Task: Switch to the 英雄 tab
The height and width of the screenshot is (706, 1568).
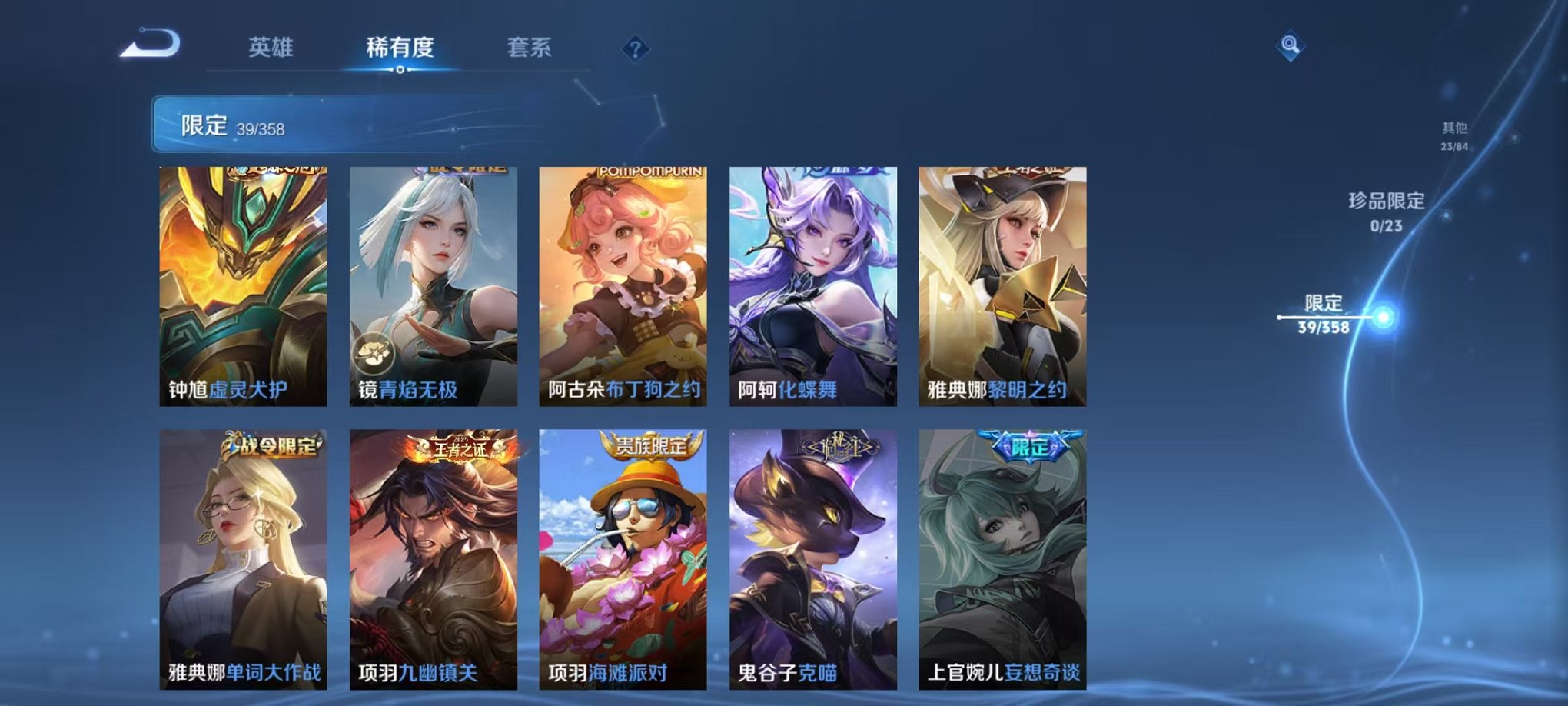Action: (271, 48)
